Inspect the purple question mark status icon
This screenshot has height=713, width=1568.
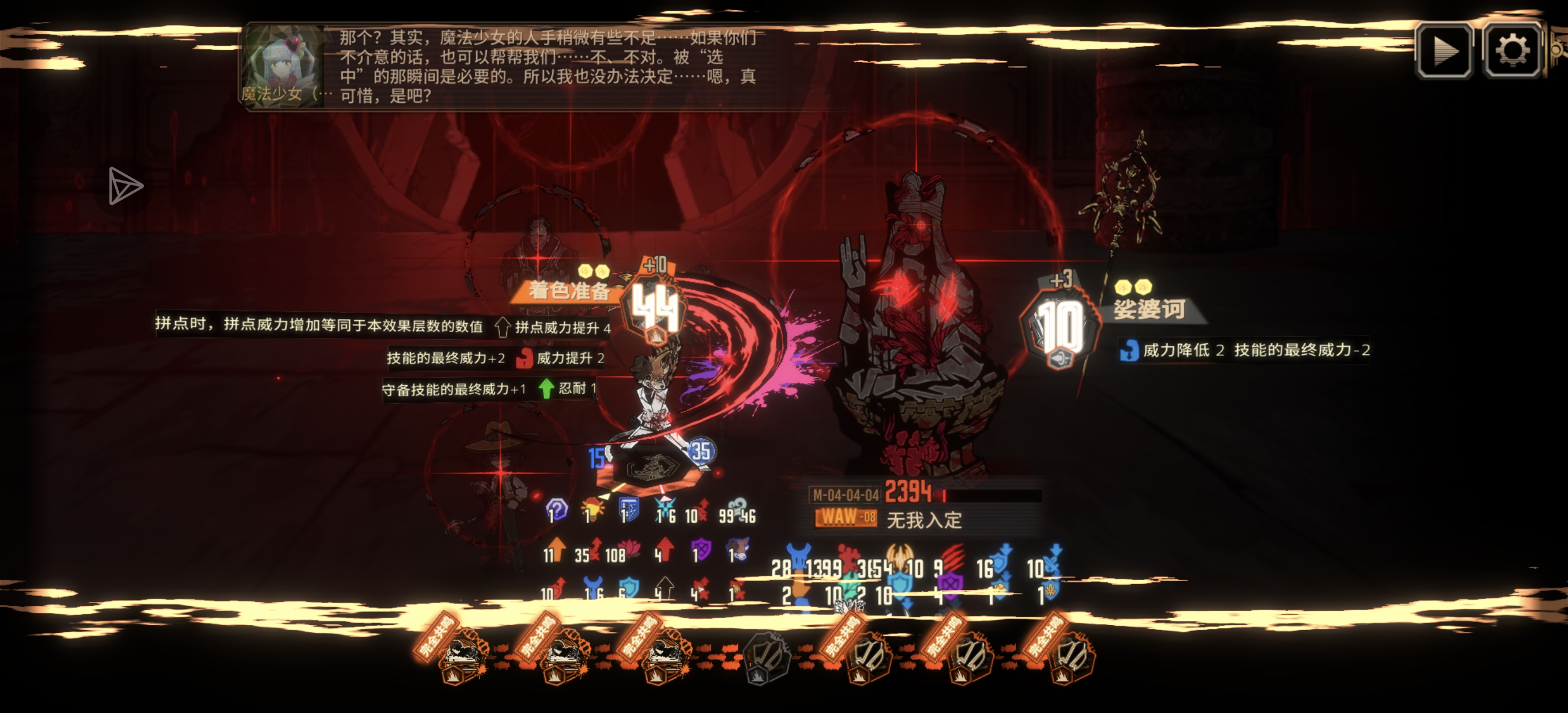point(557,510)
